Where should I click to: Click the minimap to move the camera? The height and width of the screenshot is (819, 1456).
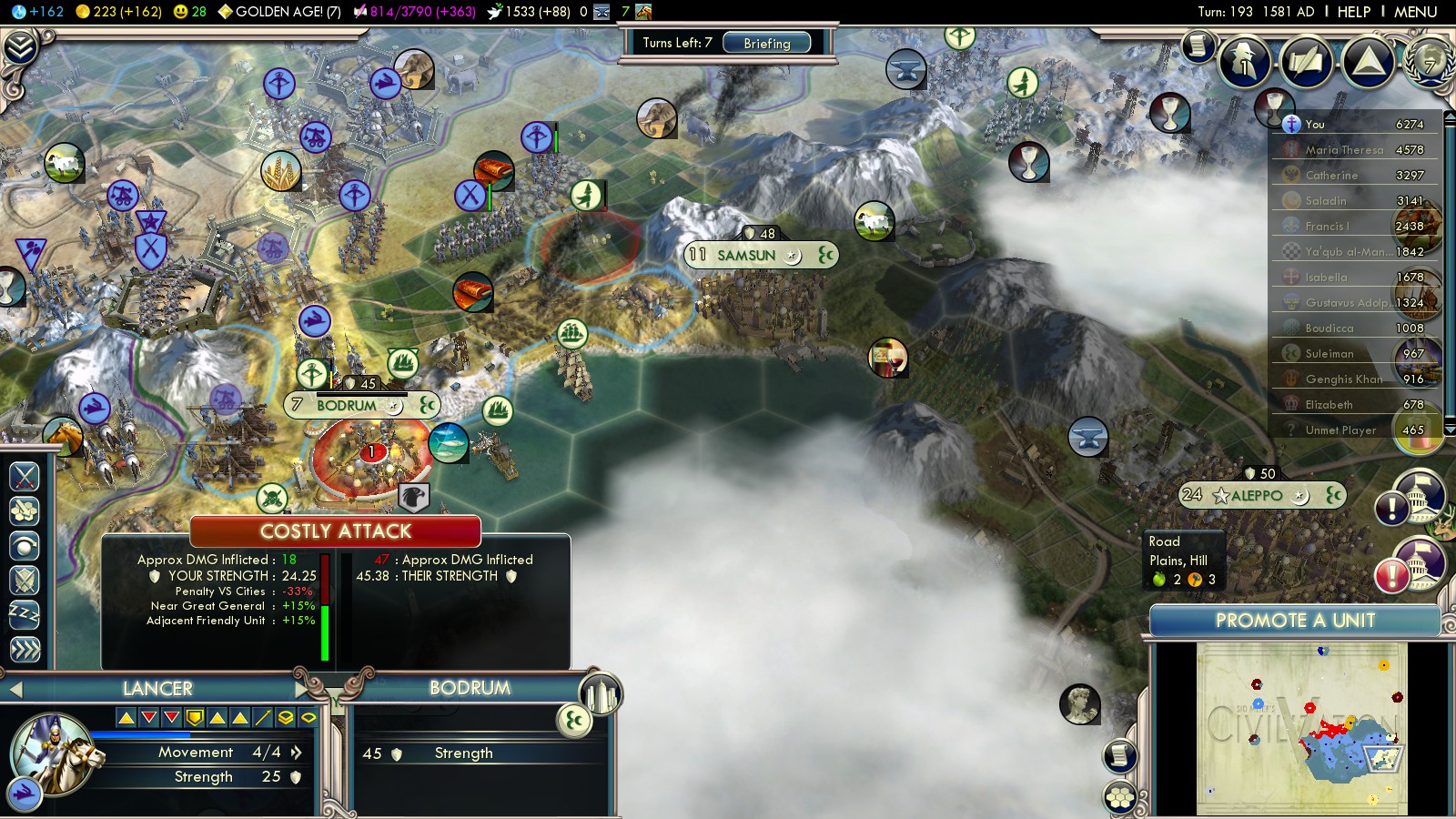1301,728
